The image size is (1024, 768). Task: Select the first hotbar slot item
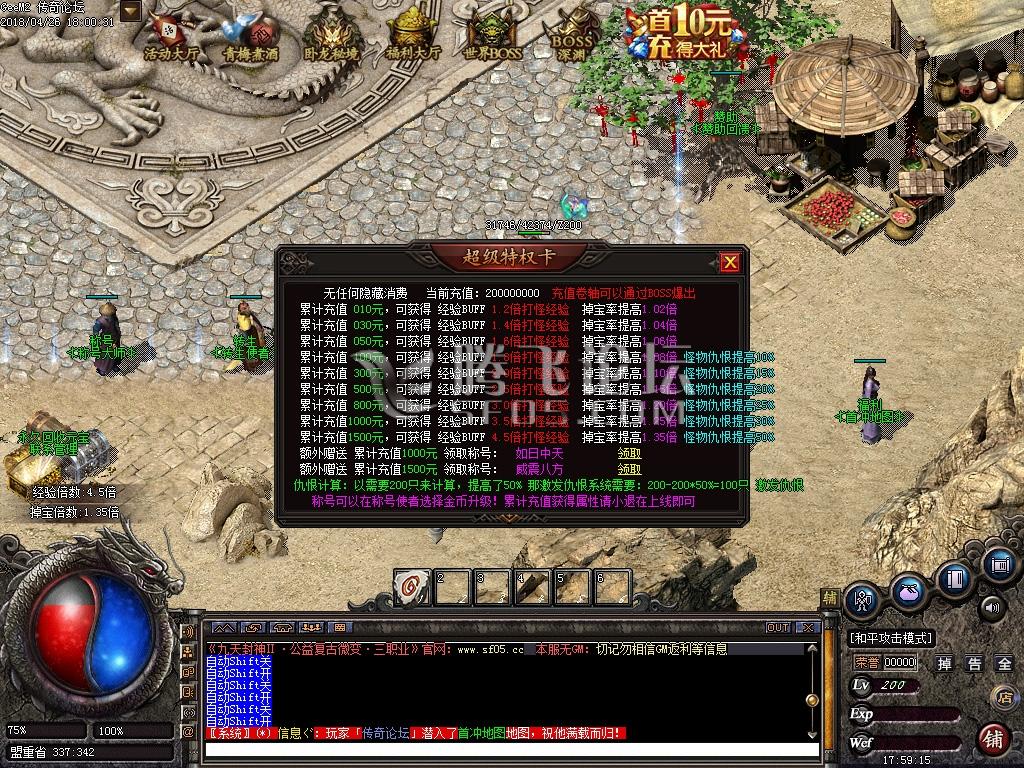click(412, 586)
